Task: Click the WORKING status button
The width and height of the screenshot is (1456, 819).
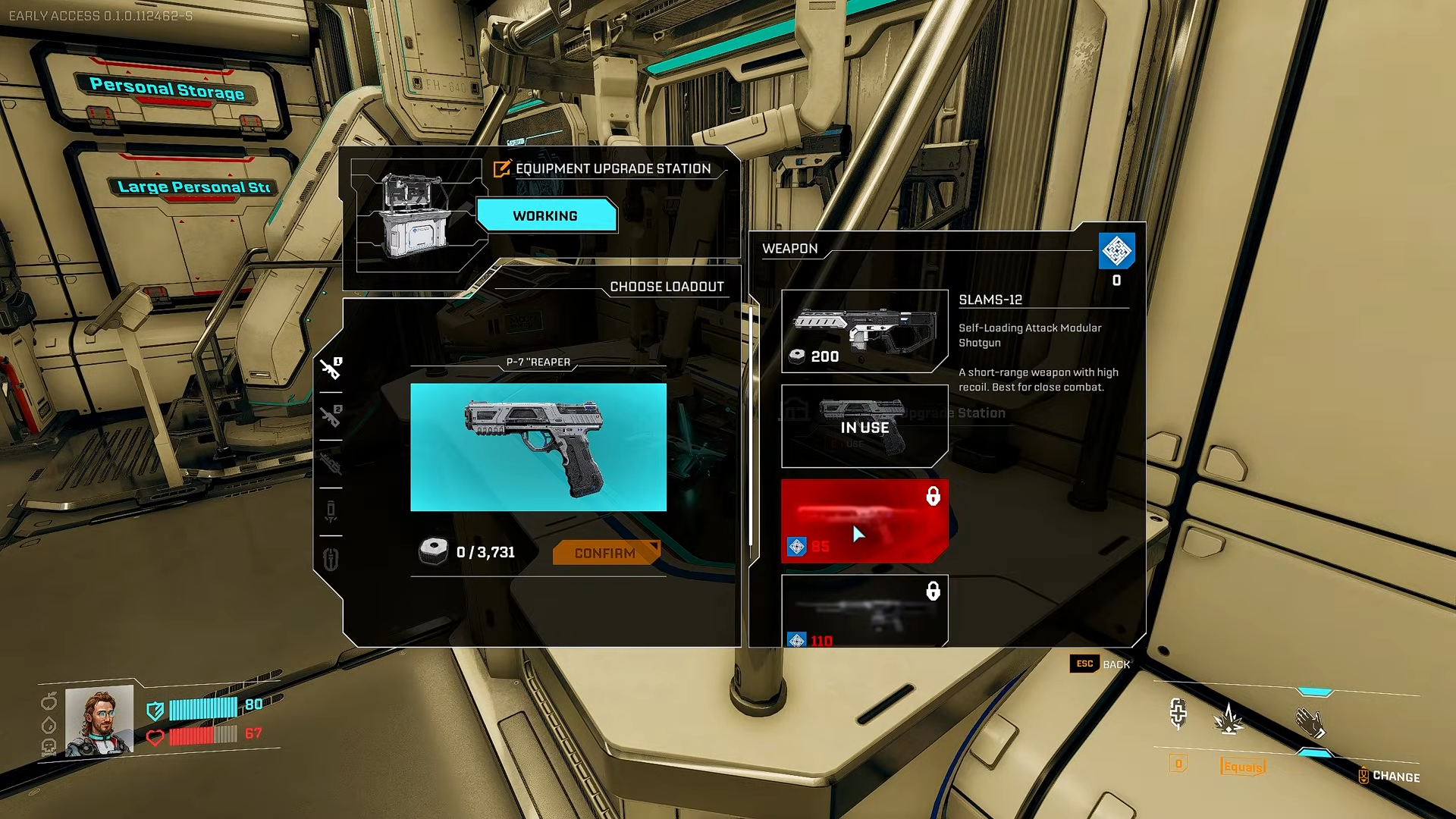Action: (545, 216)
